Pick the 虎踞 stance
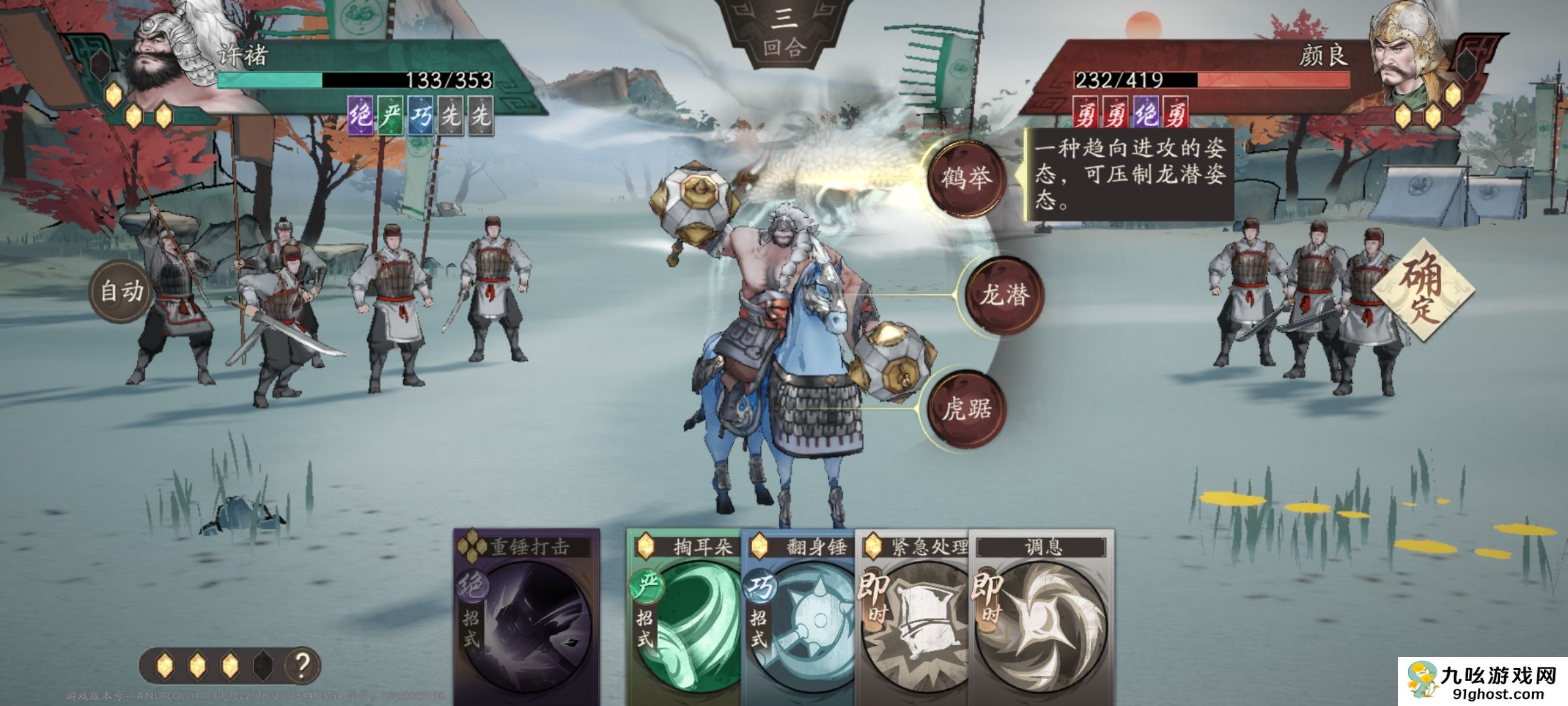Viewport: 1568px width, 706px height. [966, 409]
